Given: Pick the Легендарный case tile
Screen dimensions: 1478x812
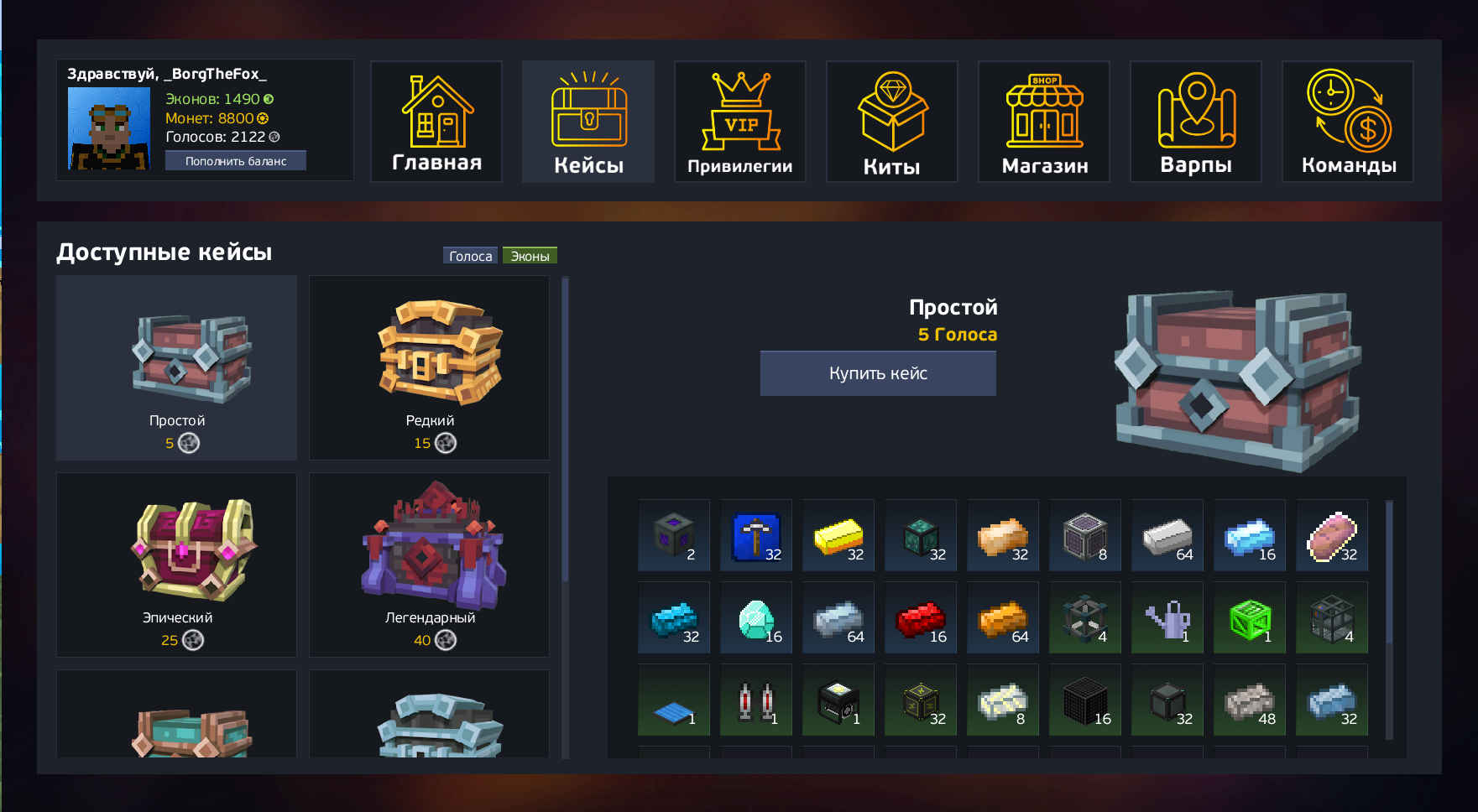Looking at the screenshot, I should pos(430,565).
